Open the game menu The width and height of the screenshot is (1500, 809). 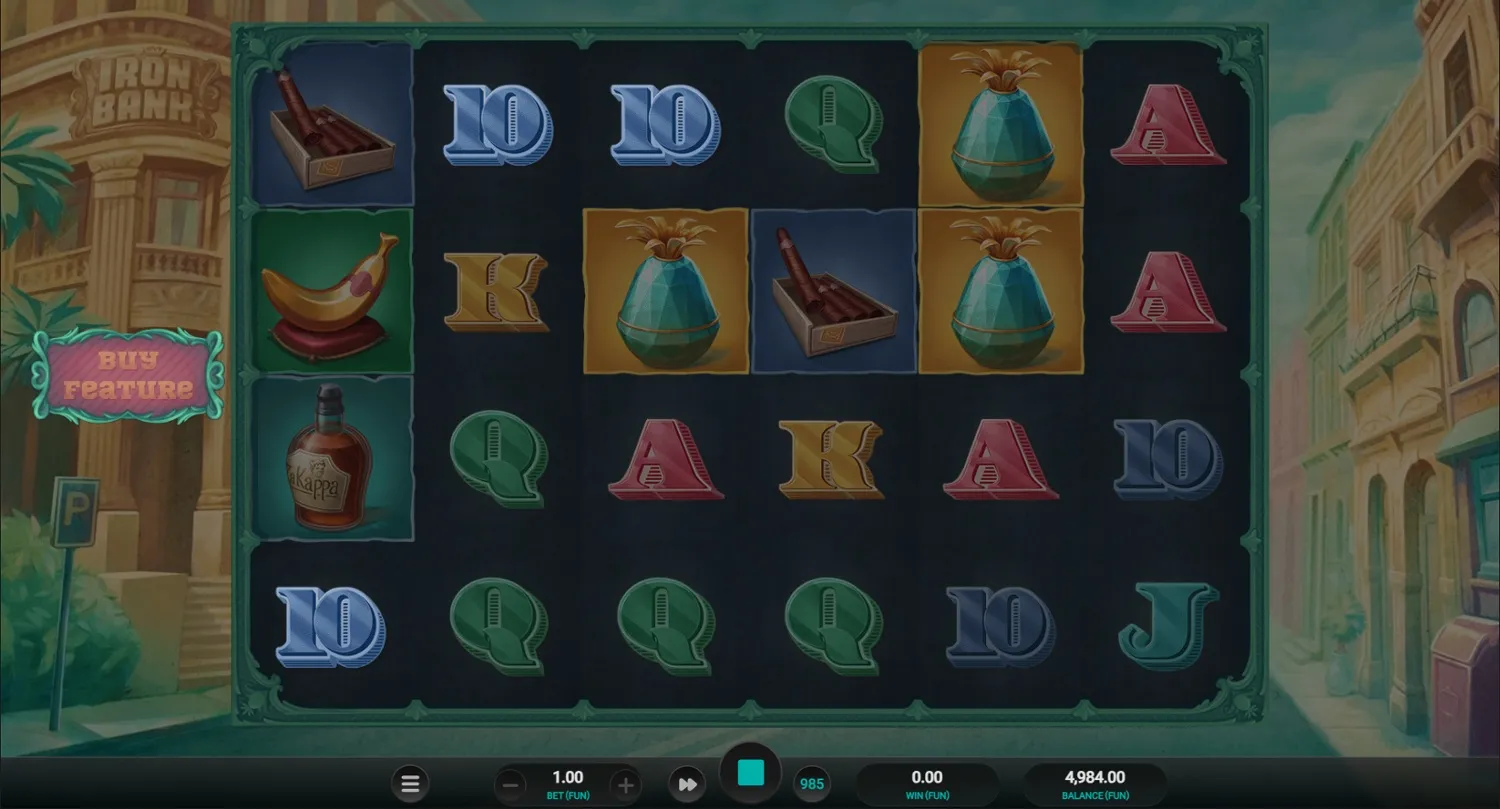(x=410, y=783)
